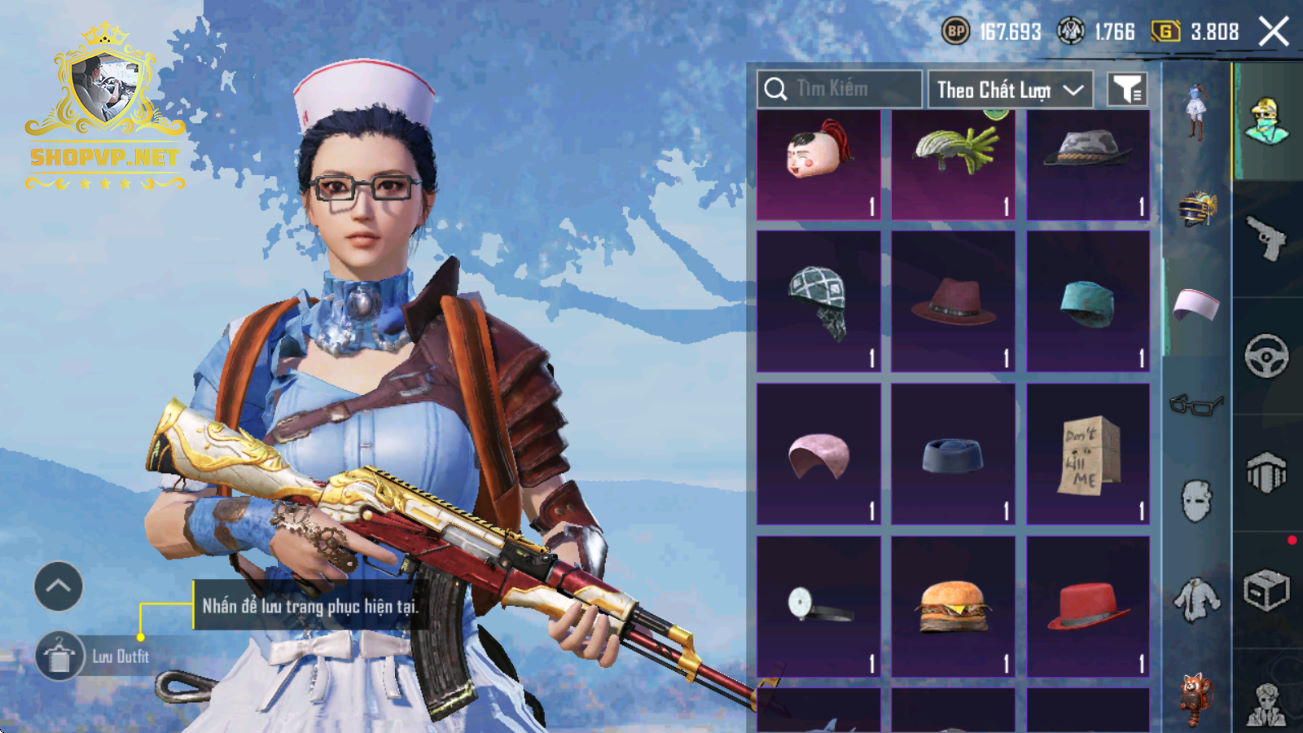Viewport: 1303px width, 733px height.
Task: Select the cheeseburger hat item
Action: [x=953, y=606]
